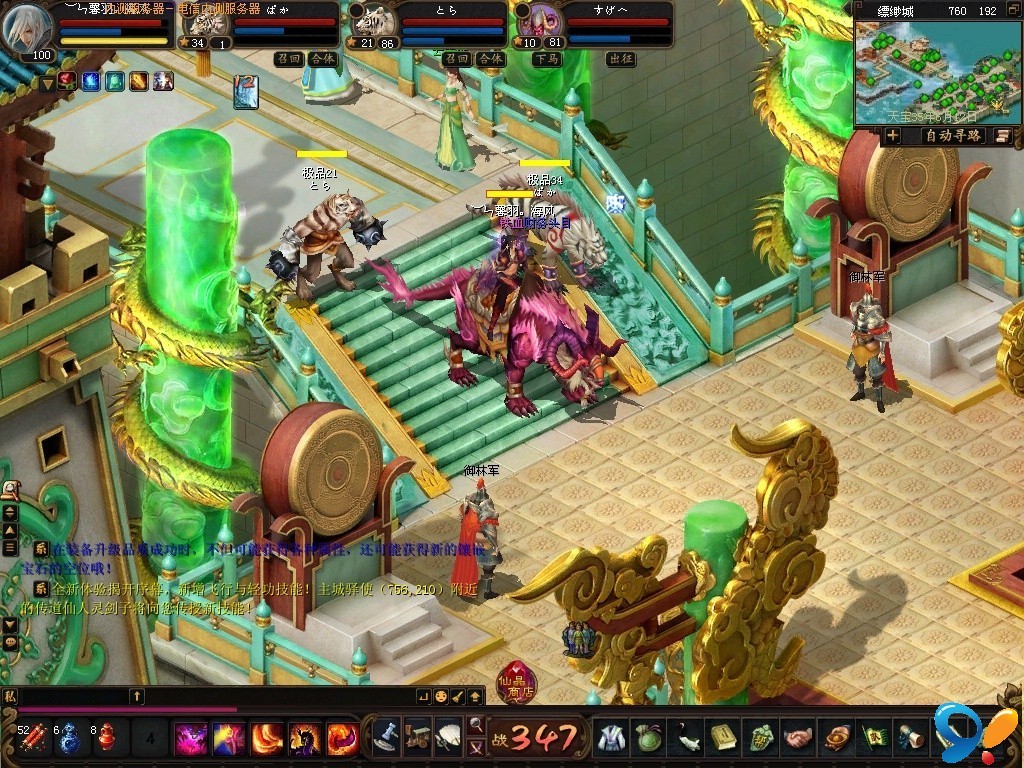Click the 自动寻路 auto-pathfinding button
1024x768 pixels.
click(952, 136)
